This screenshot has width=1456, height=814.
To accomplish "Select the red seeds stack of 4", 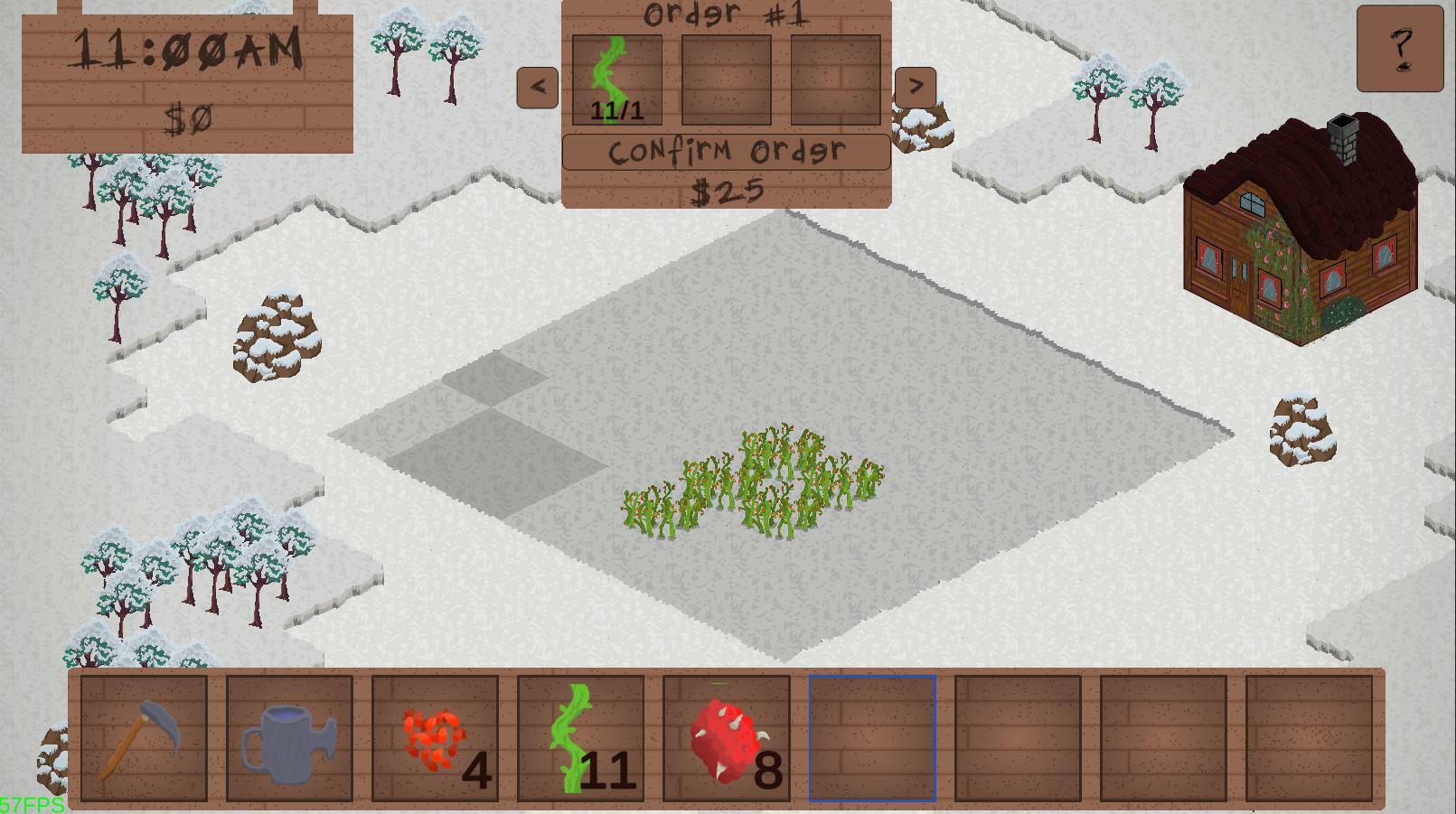I will (x=434, y=739).
